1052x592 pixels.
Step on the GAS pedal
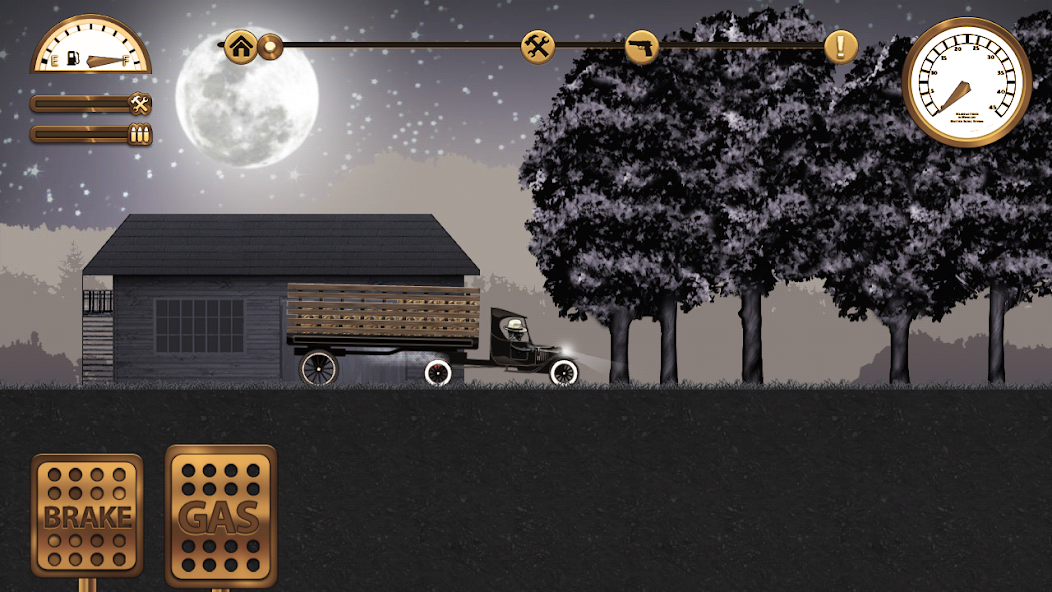click(220, 516)
